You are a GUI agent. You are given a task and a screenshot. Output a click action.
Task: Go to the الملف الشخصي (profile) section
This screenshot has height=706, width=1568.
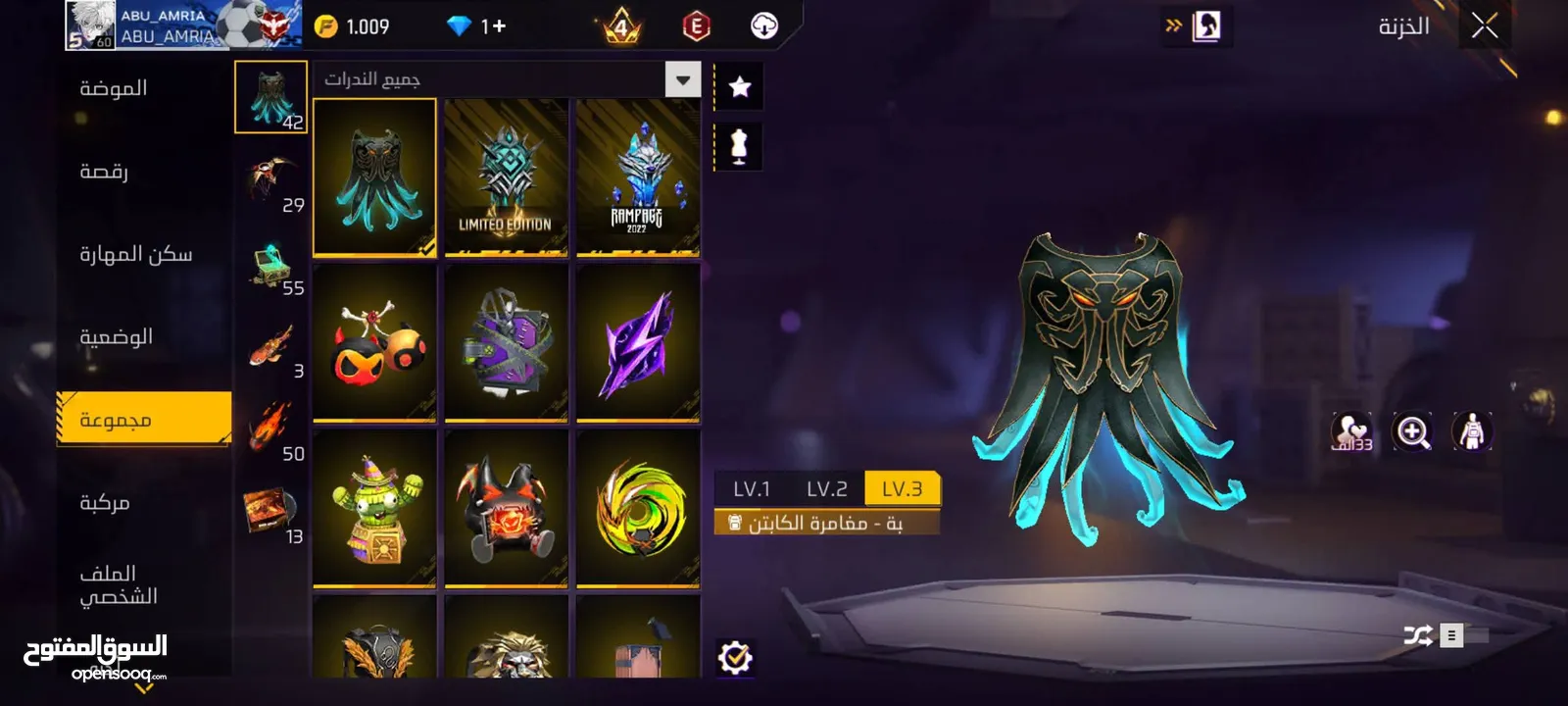point(119,584)
